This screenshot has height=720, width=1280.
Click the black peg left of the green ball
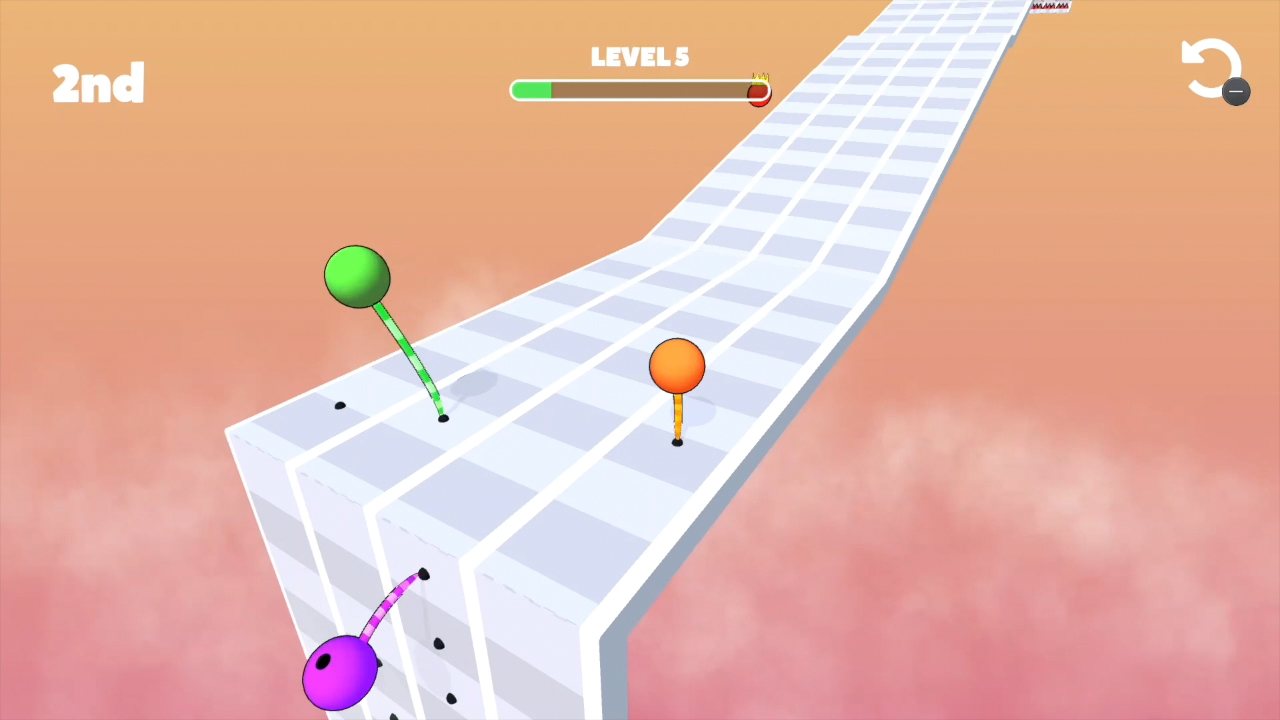pos(340,404)
